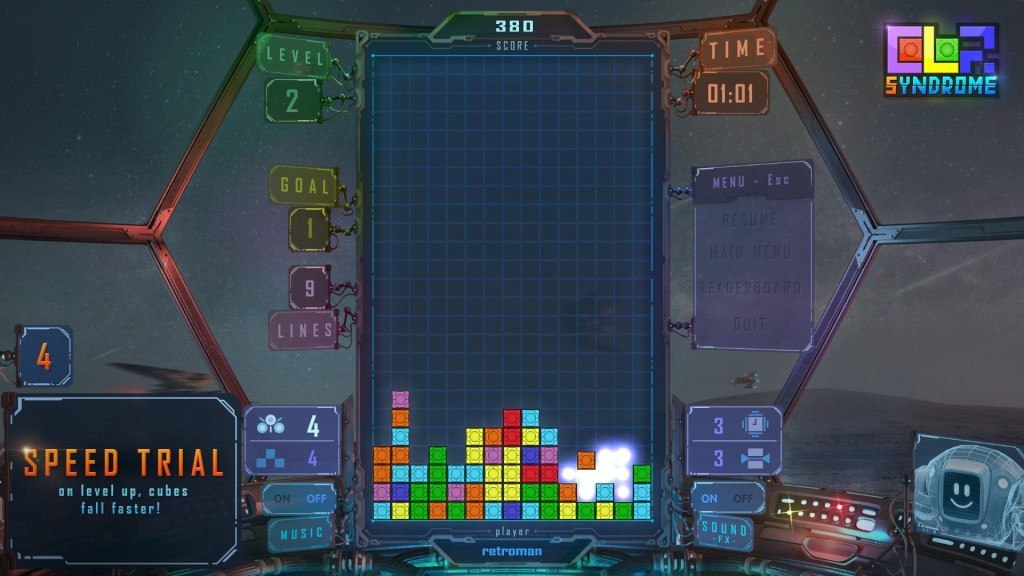Image resolution: width=1024 pixels, height=576 pixels.
Task: Click the Music label button
Action: click(301, 532)
